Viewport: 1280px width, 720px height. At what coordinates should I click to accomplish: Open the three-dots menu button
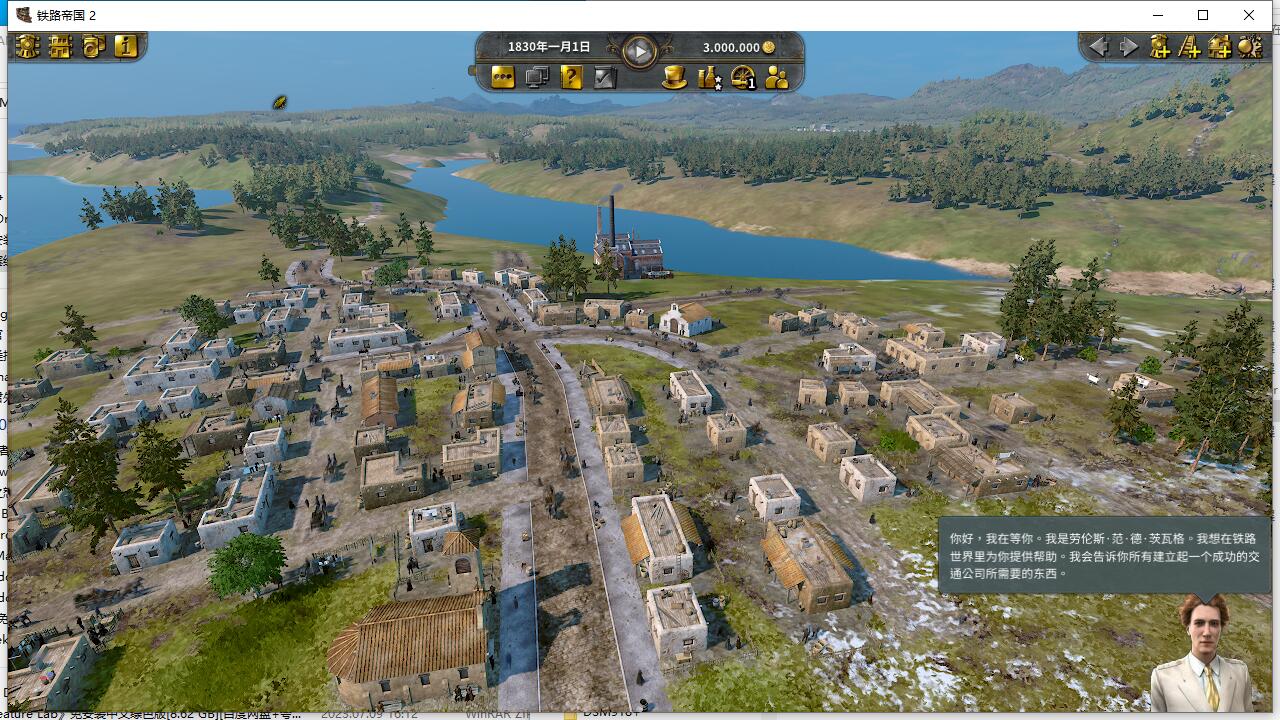[503, 77]
